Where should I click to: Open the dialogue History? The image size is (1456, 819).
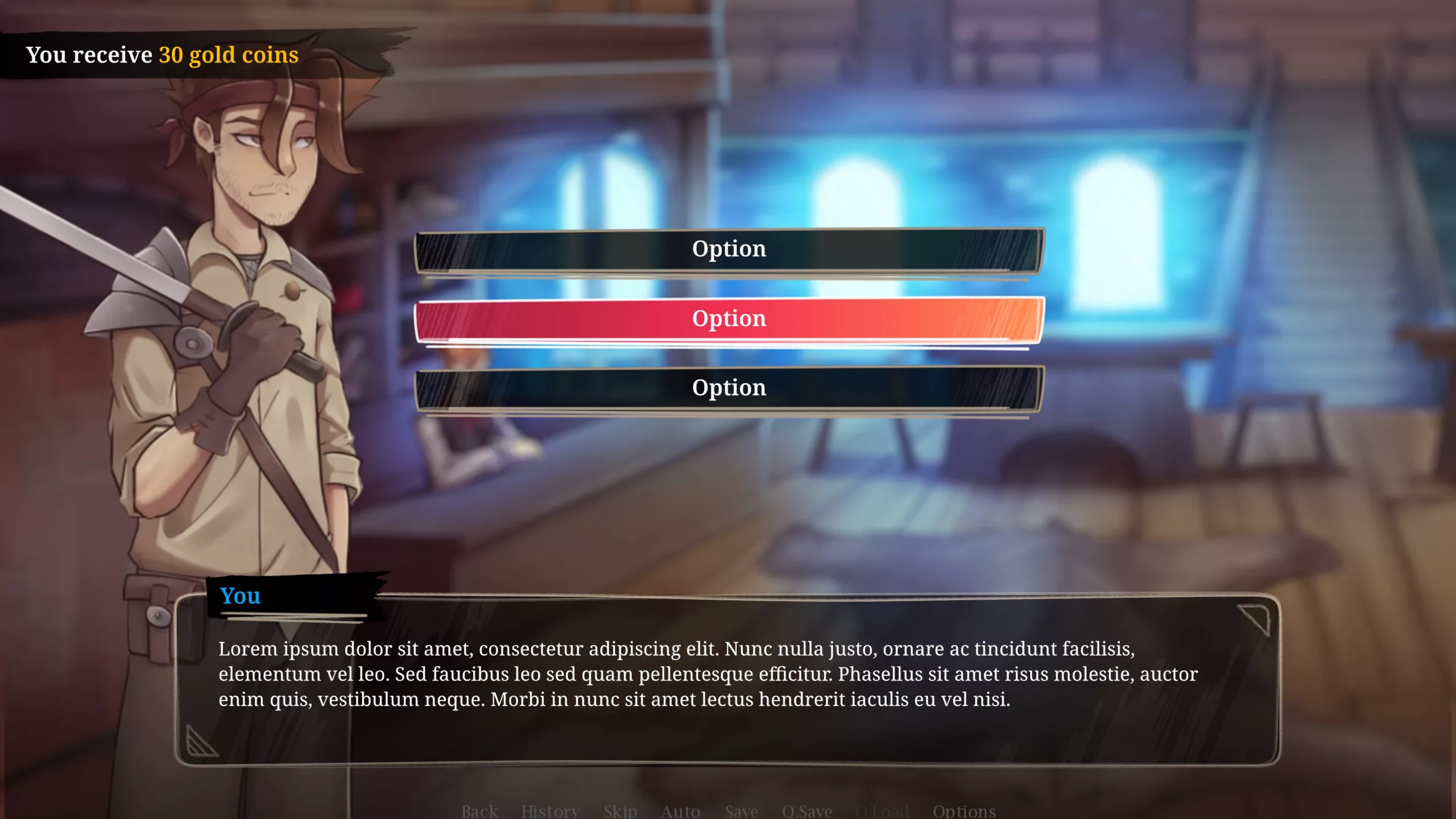pyautogui.click(x=550, y=810)
